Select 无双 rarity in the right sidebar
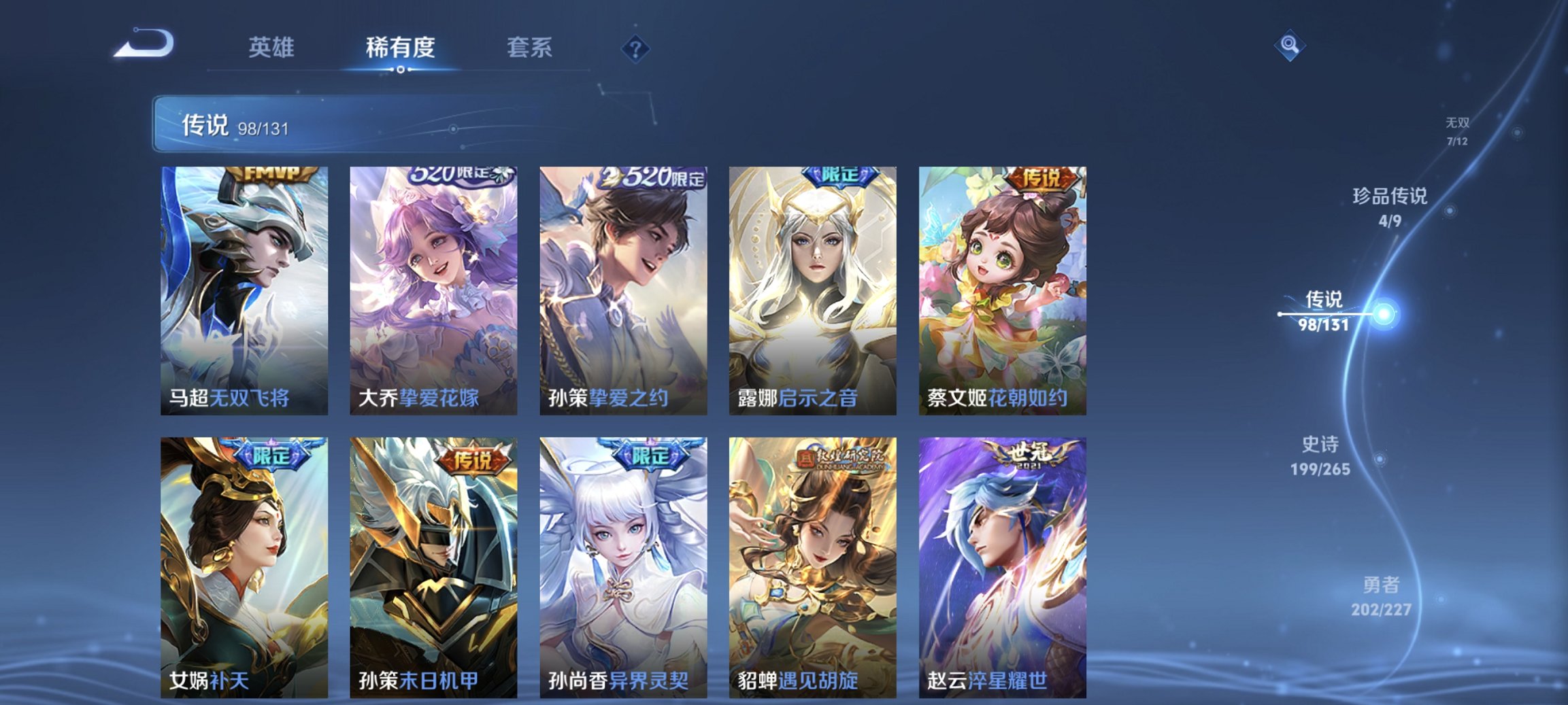1568x705 pixels. [x=1457, y=129]
